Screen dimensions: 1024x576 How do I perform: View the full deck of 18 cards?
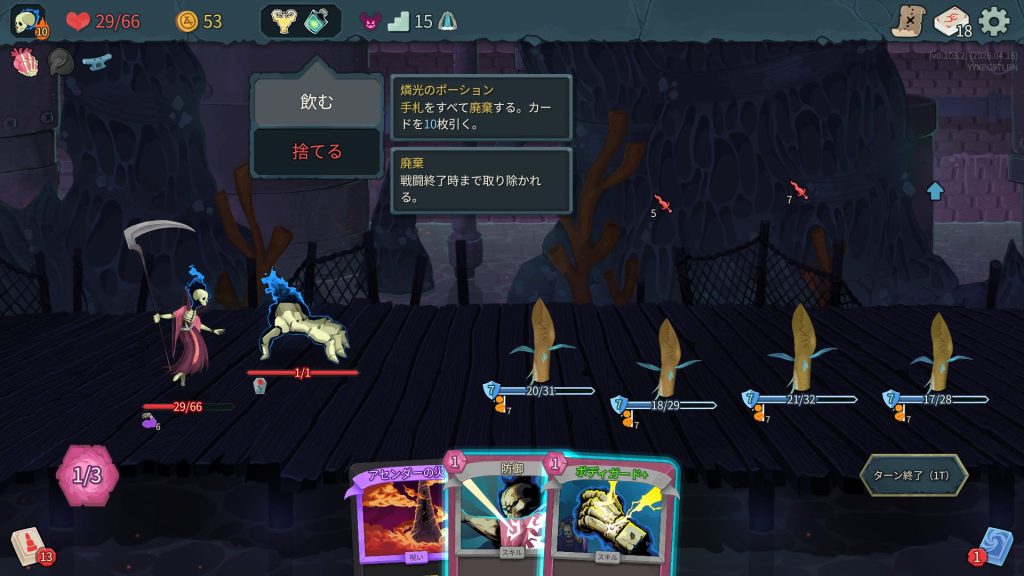click(952, 21)
